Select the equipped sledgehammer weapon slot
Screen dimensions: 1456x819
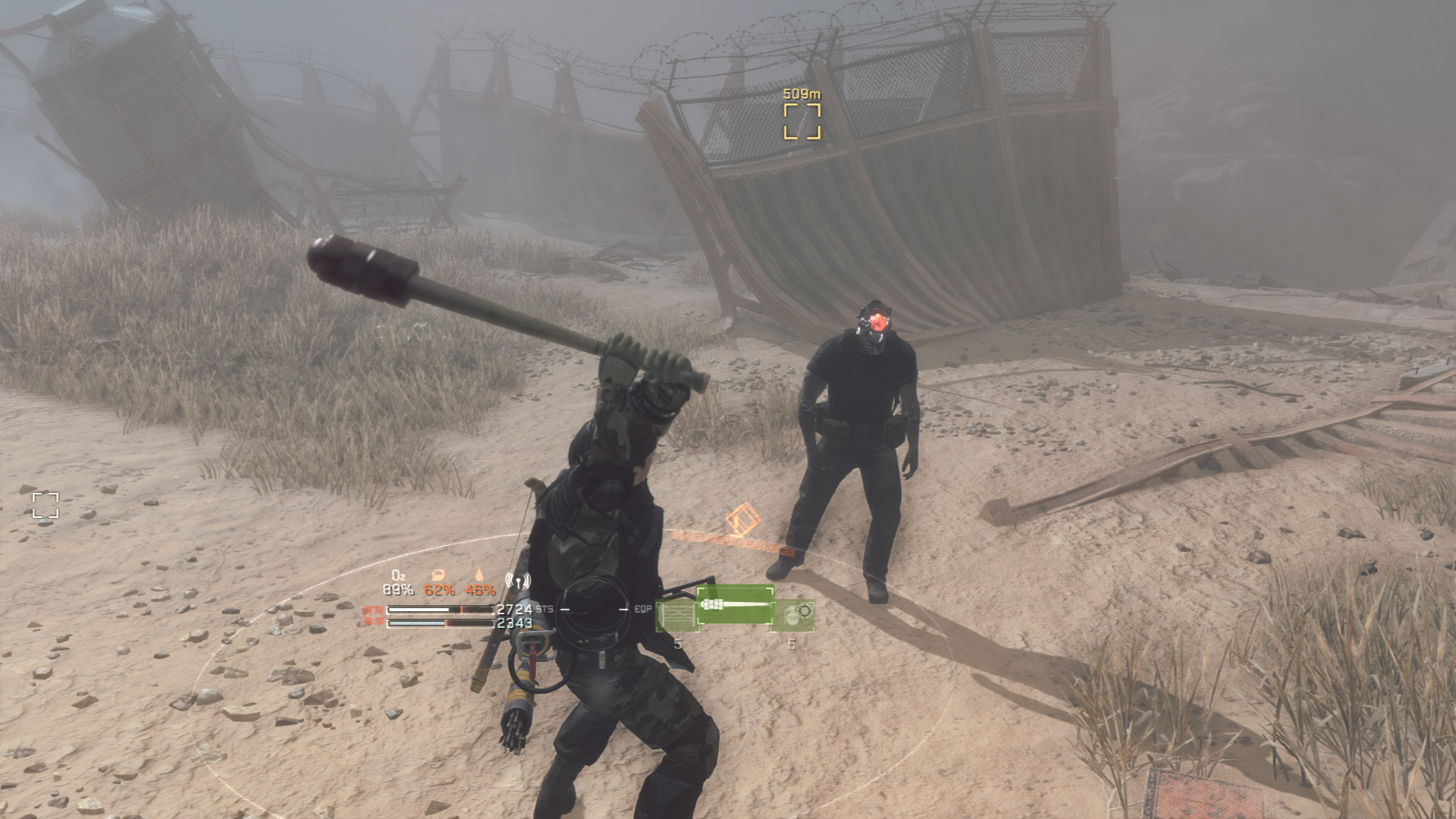coord(734,605)
